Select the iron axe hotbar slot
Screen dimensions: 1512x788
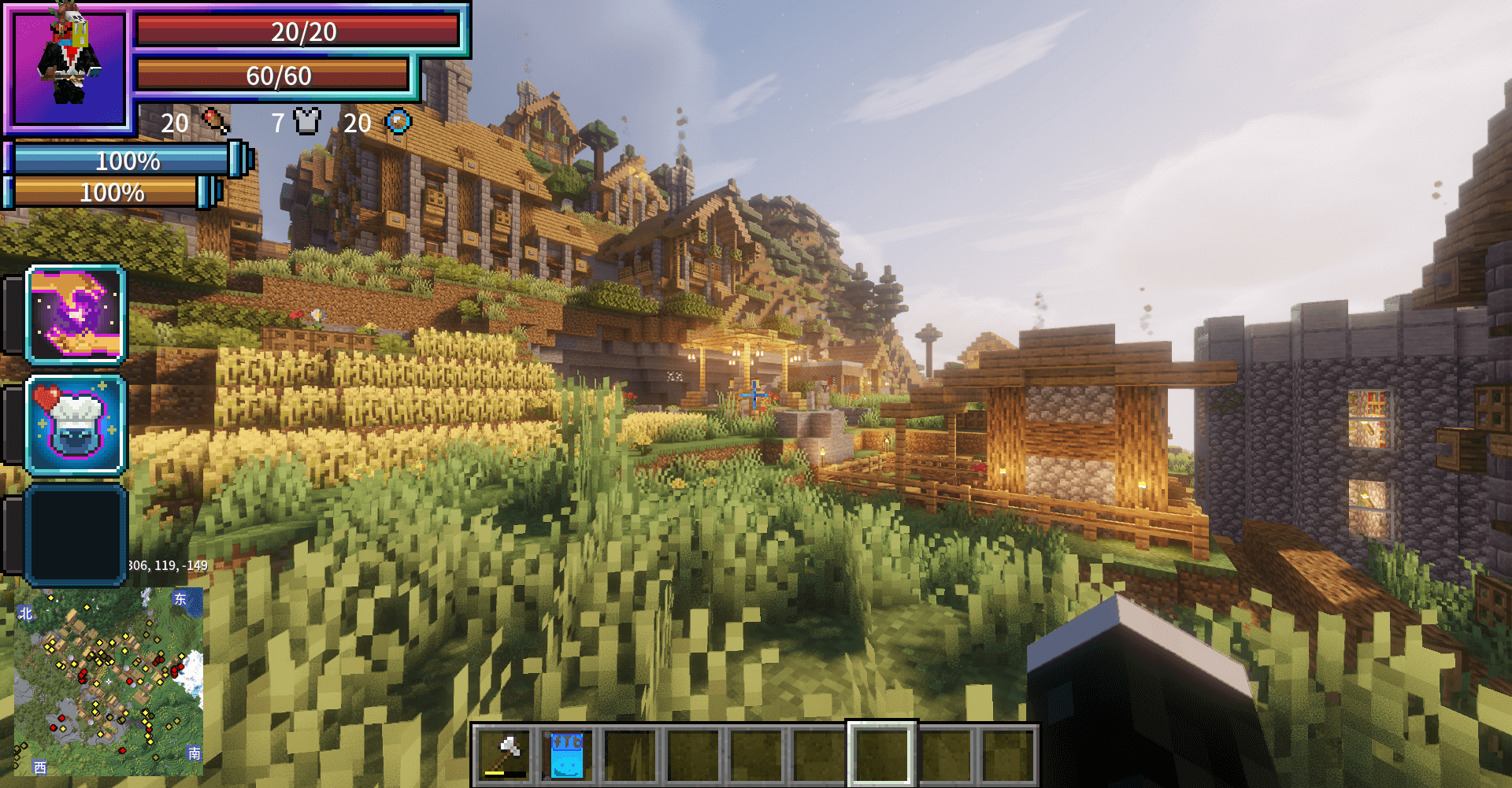click(x=506, y=754)
